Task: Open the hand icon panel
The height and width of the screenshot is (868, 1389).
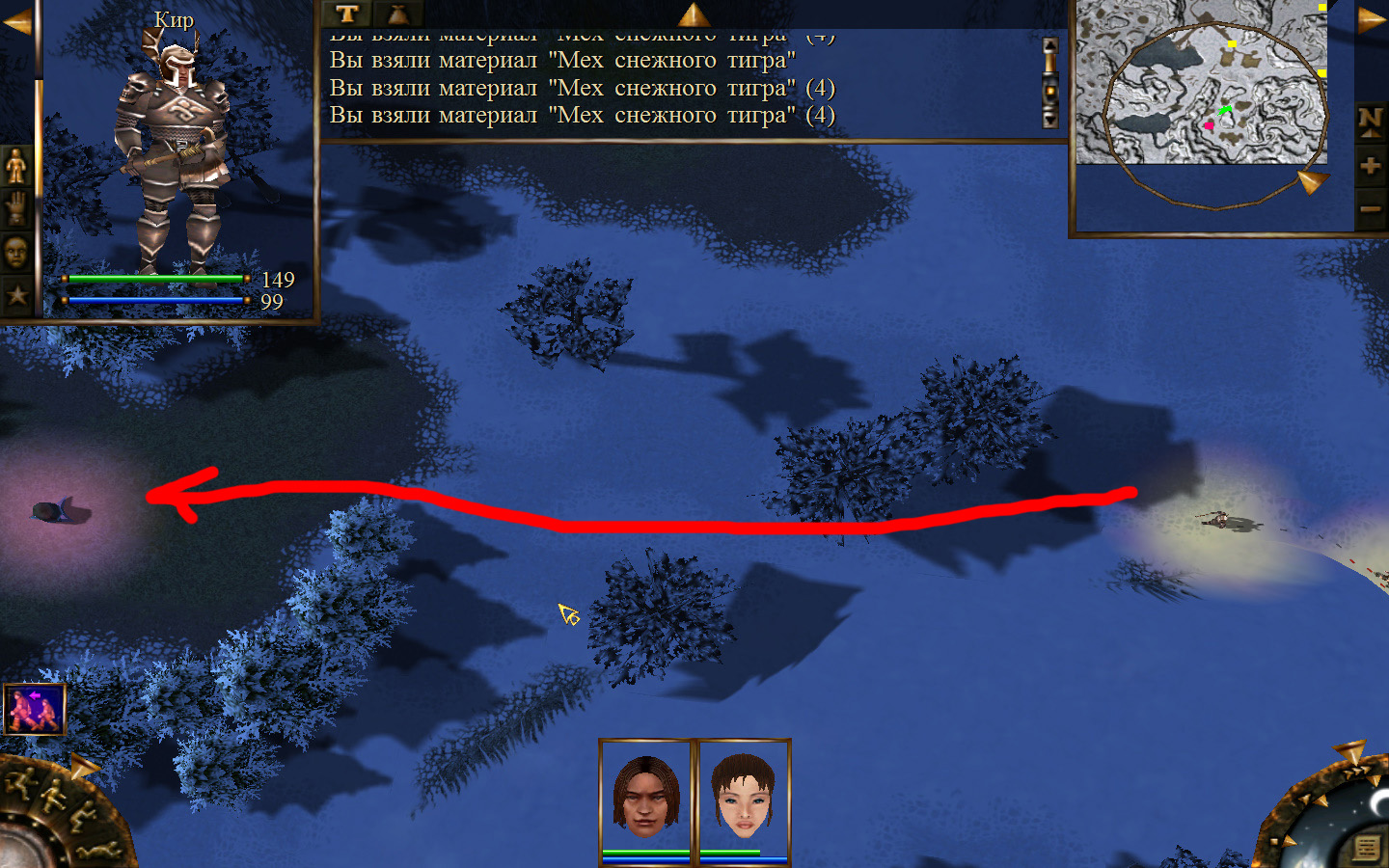Action: coord(16,208)
